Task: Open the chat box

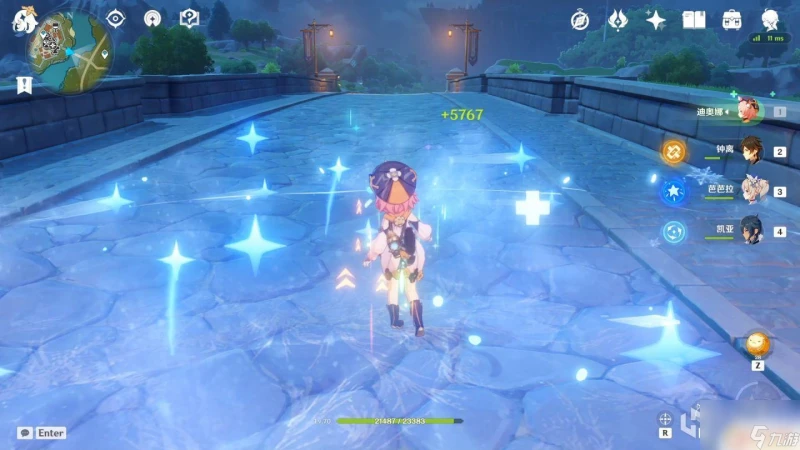Action: (x=42, y=433)
